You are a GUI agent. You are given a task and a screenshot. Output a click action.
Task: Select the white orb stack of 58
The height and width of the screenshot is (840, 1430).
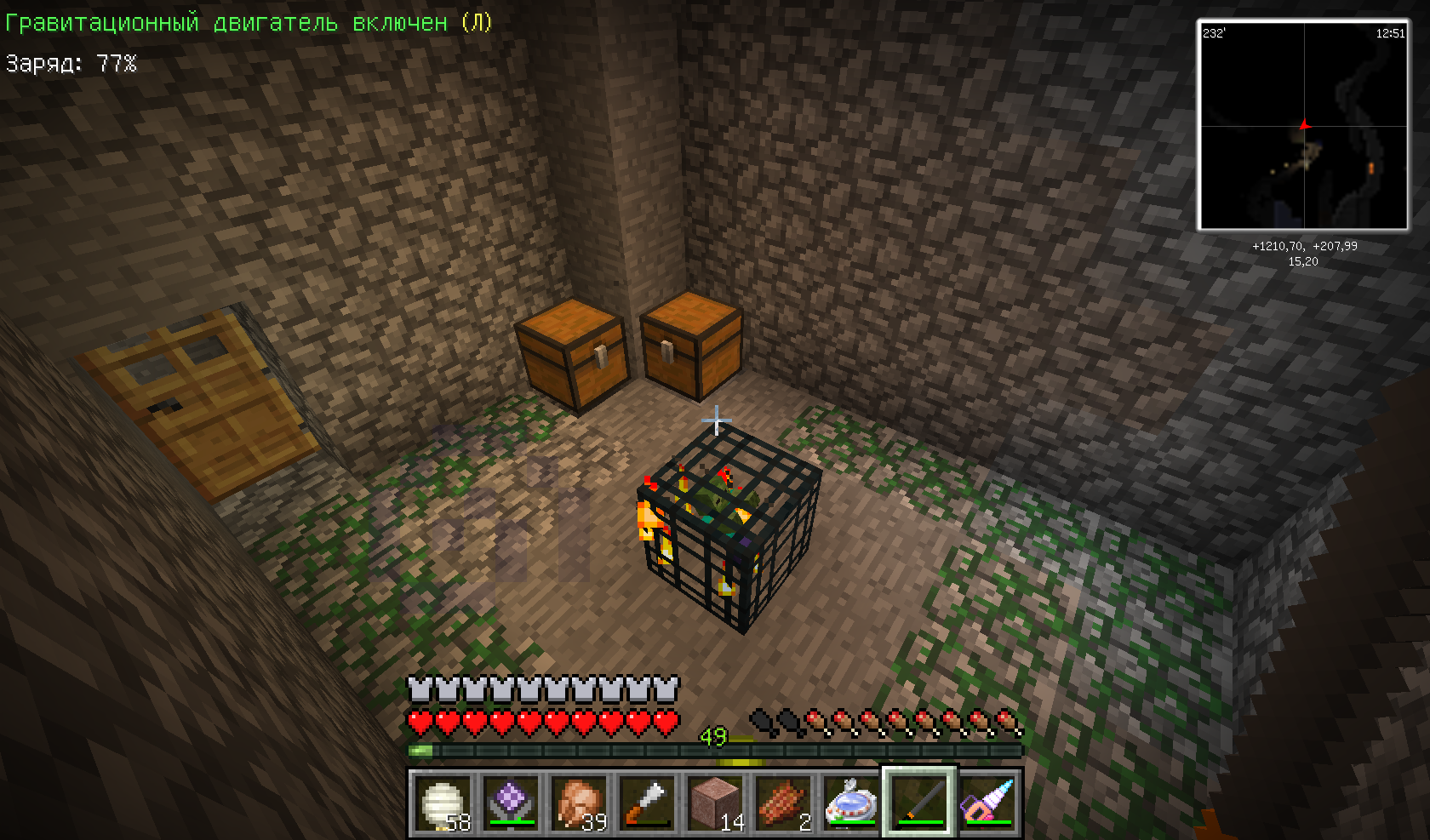click(443, 803)
